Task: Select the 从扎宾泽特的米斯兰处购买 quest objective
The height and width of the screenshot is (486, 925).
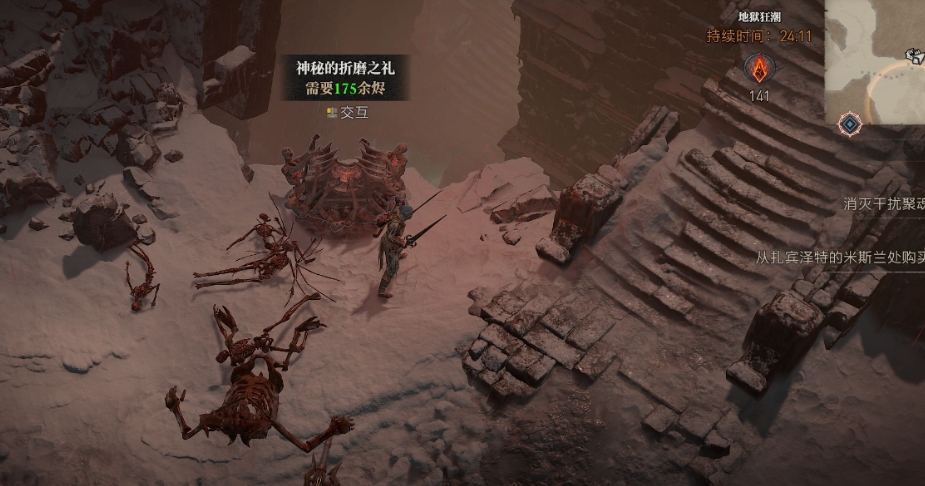Action: point(839,257)
